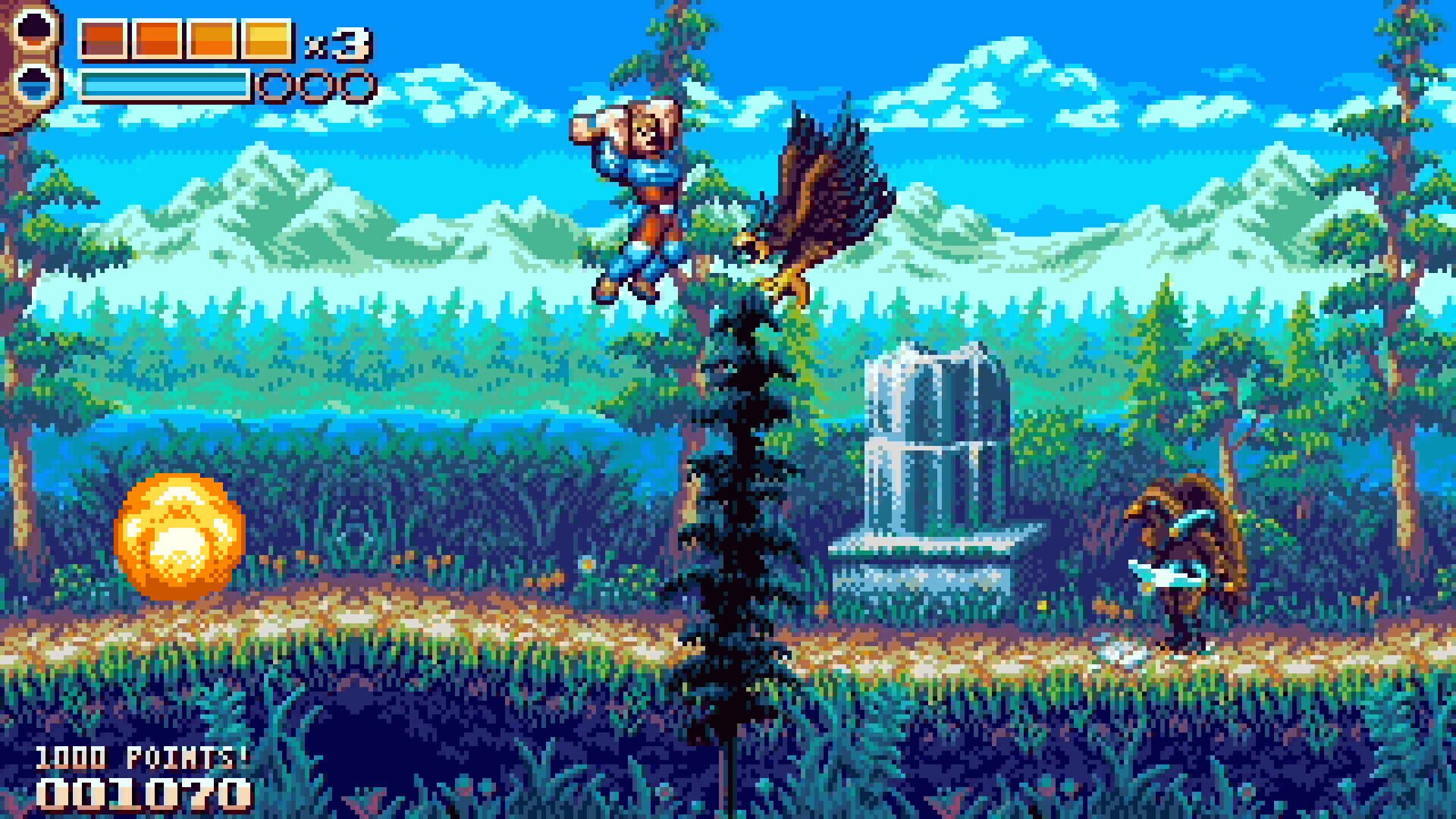Click the rightmost yellow health segment
This screenshot has width=1456, height=819.
(265, 39)
